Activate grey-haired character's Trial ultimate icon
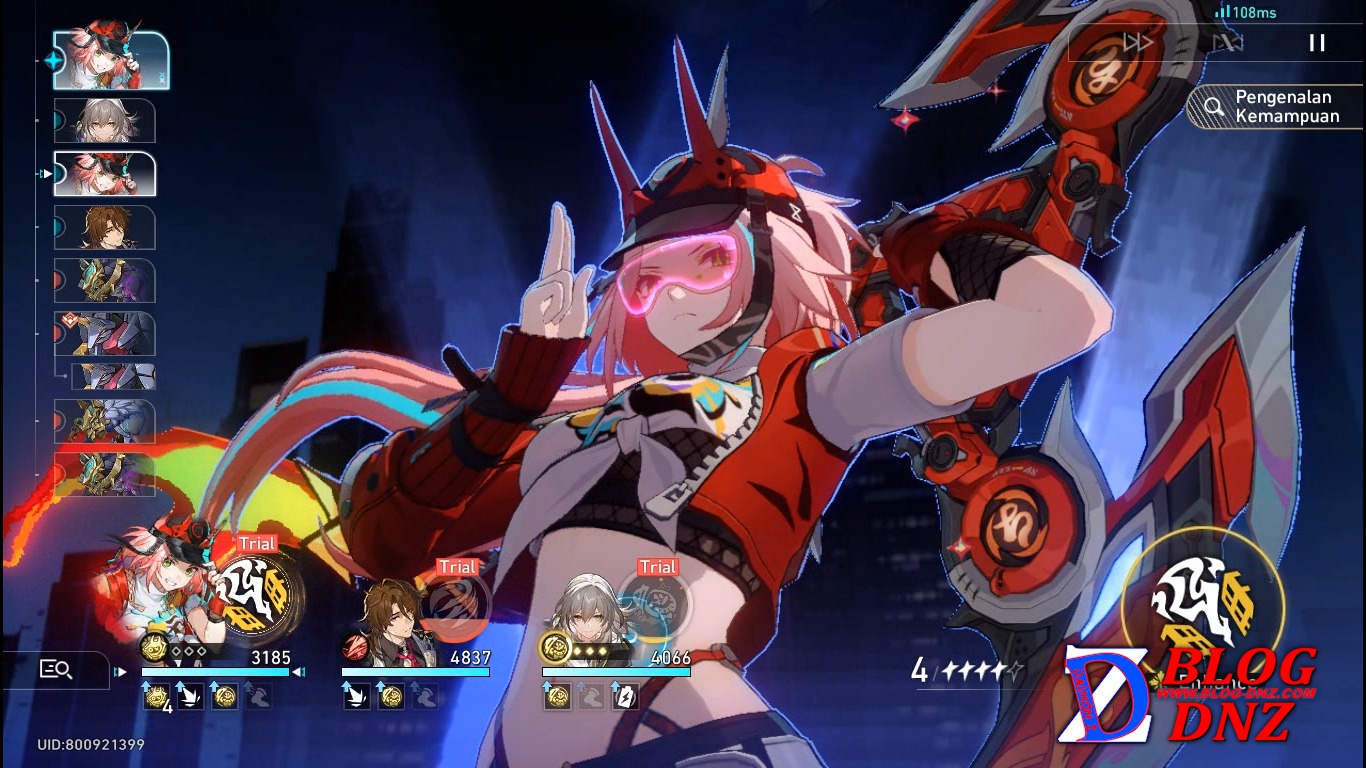Image resolution: width=1366 pixels, height=768 pixels. click(654, 607)
